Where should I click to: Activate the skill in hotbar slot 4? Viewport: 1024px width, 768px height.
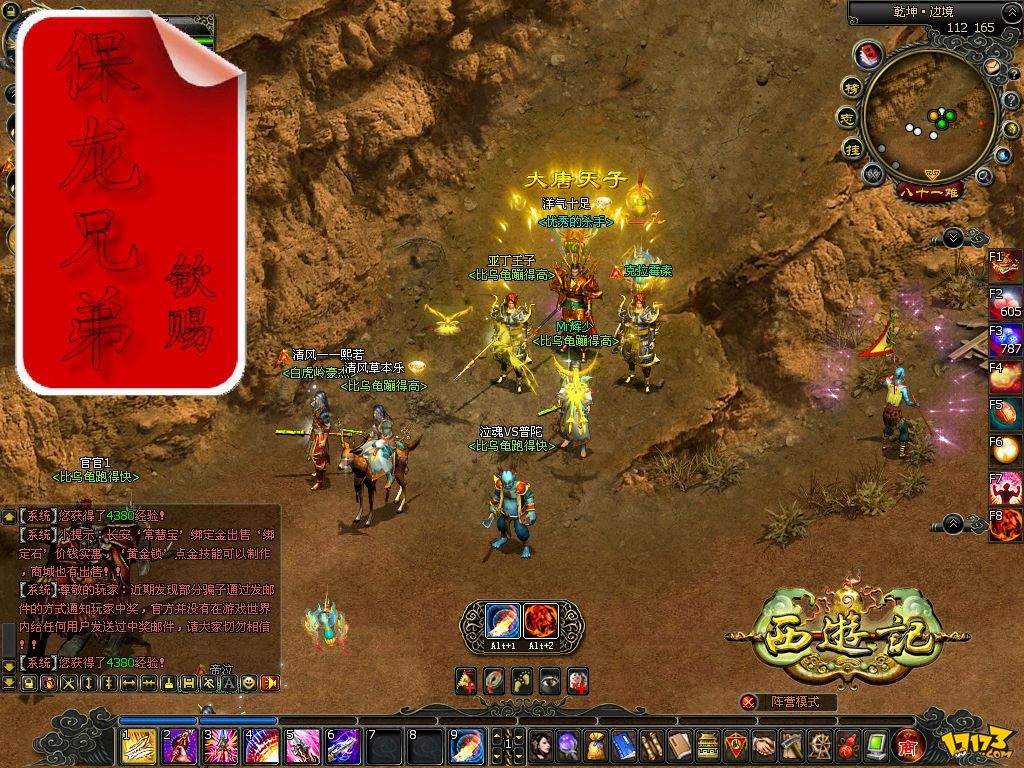pos(260,746)
